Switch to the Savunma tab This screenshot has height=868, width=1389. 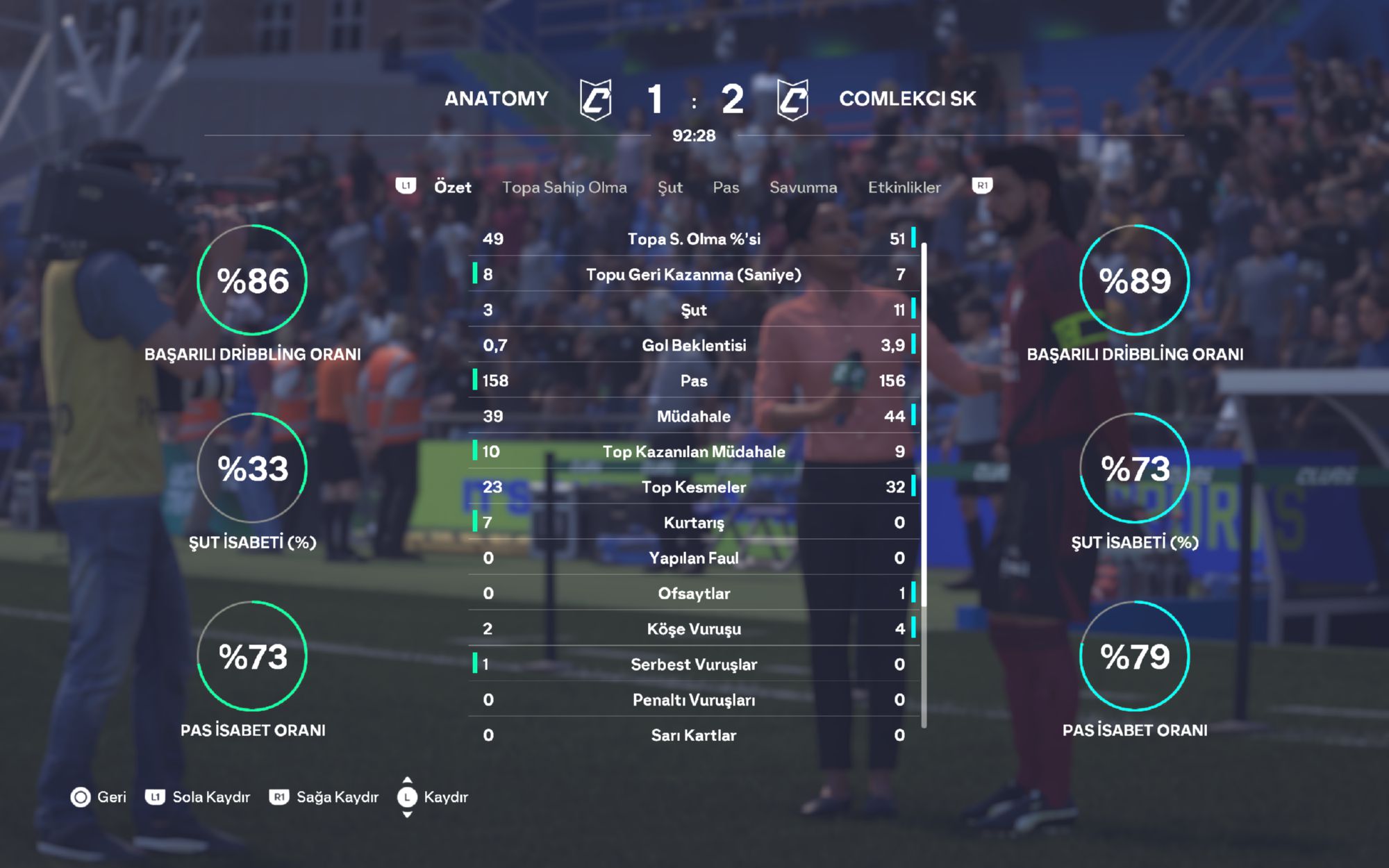click(x=803, y=187)
